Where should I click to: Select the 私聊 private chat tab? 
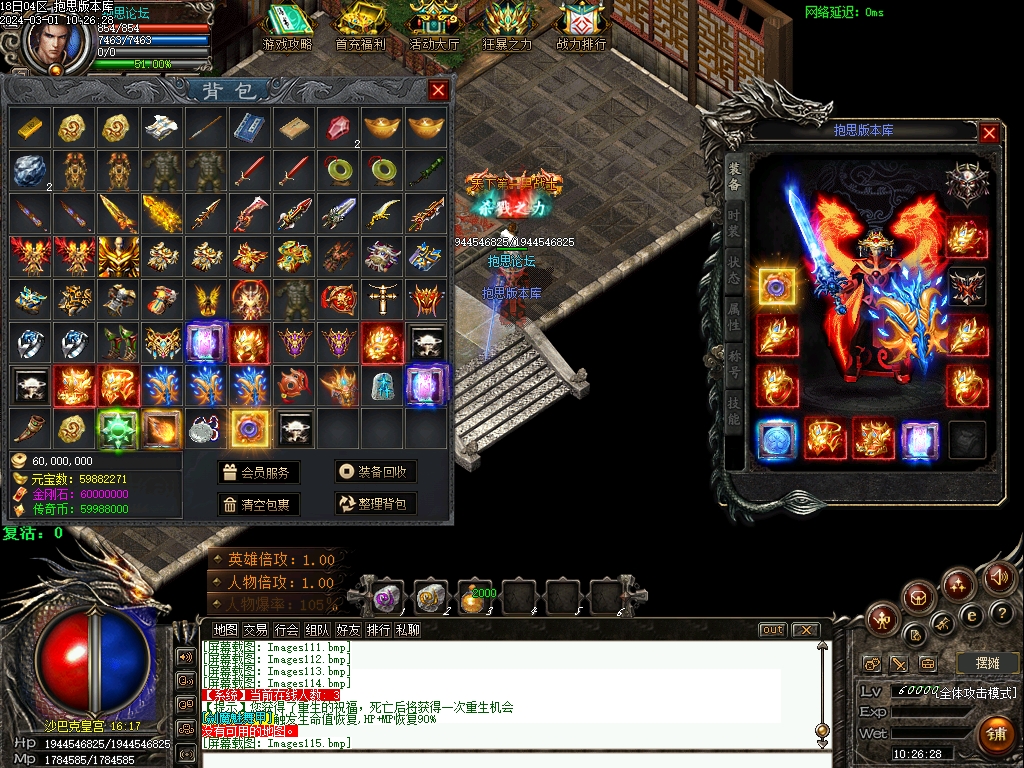click(407, 630)
